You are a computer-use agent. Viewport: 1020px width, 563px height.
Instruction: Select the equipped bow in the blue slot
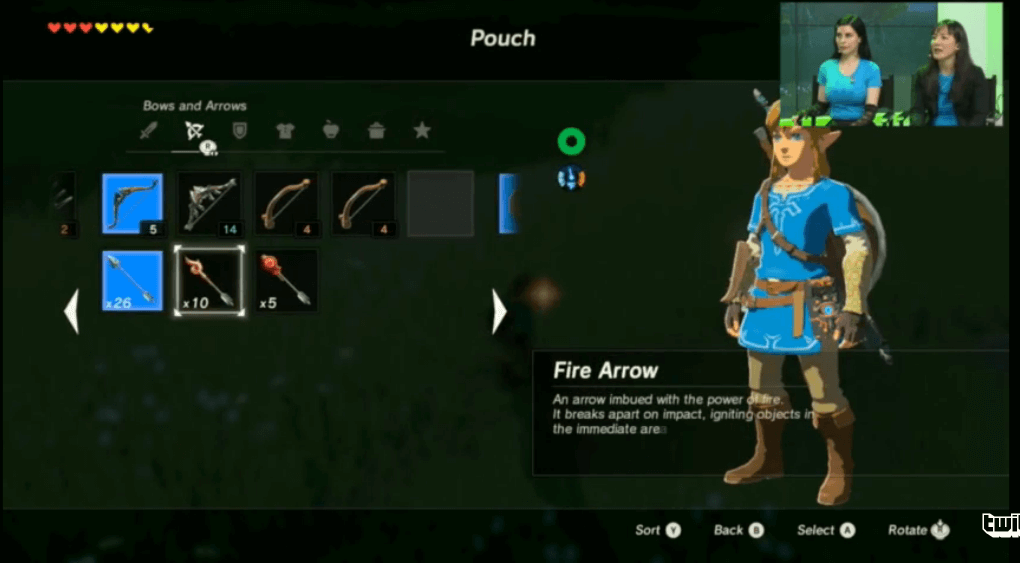pos(132,203)
